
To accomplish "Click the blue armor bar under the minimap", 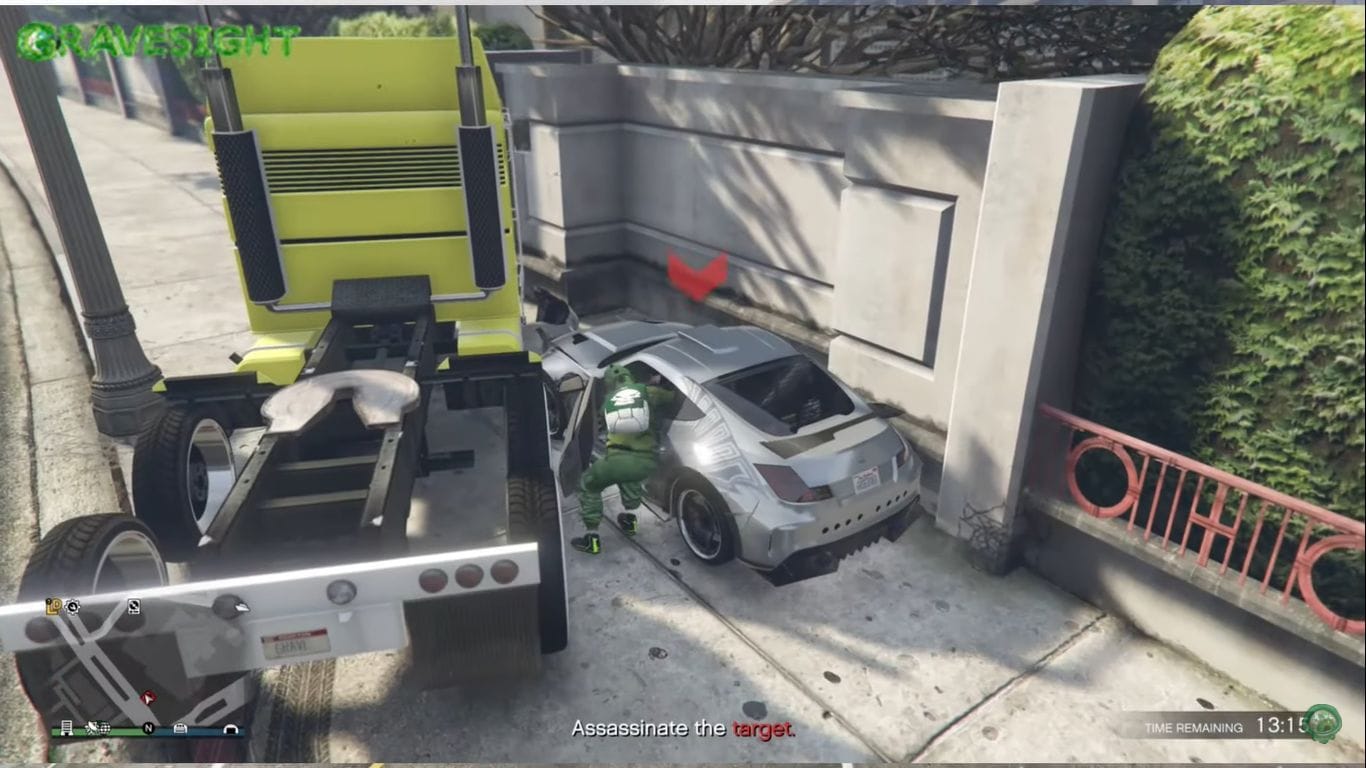I will tap(205, 733).
